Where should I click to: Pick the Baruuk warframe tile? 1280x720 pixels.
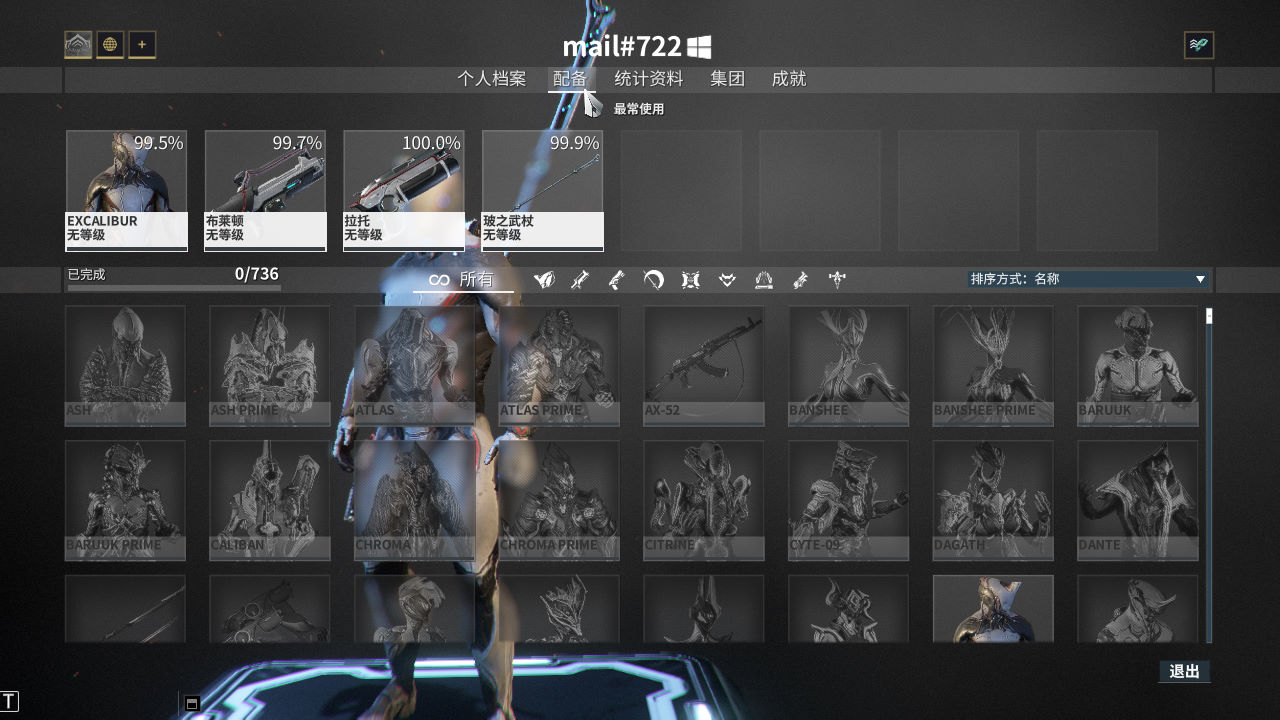[x=1137, y=365]
